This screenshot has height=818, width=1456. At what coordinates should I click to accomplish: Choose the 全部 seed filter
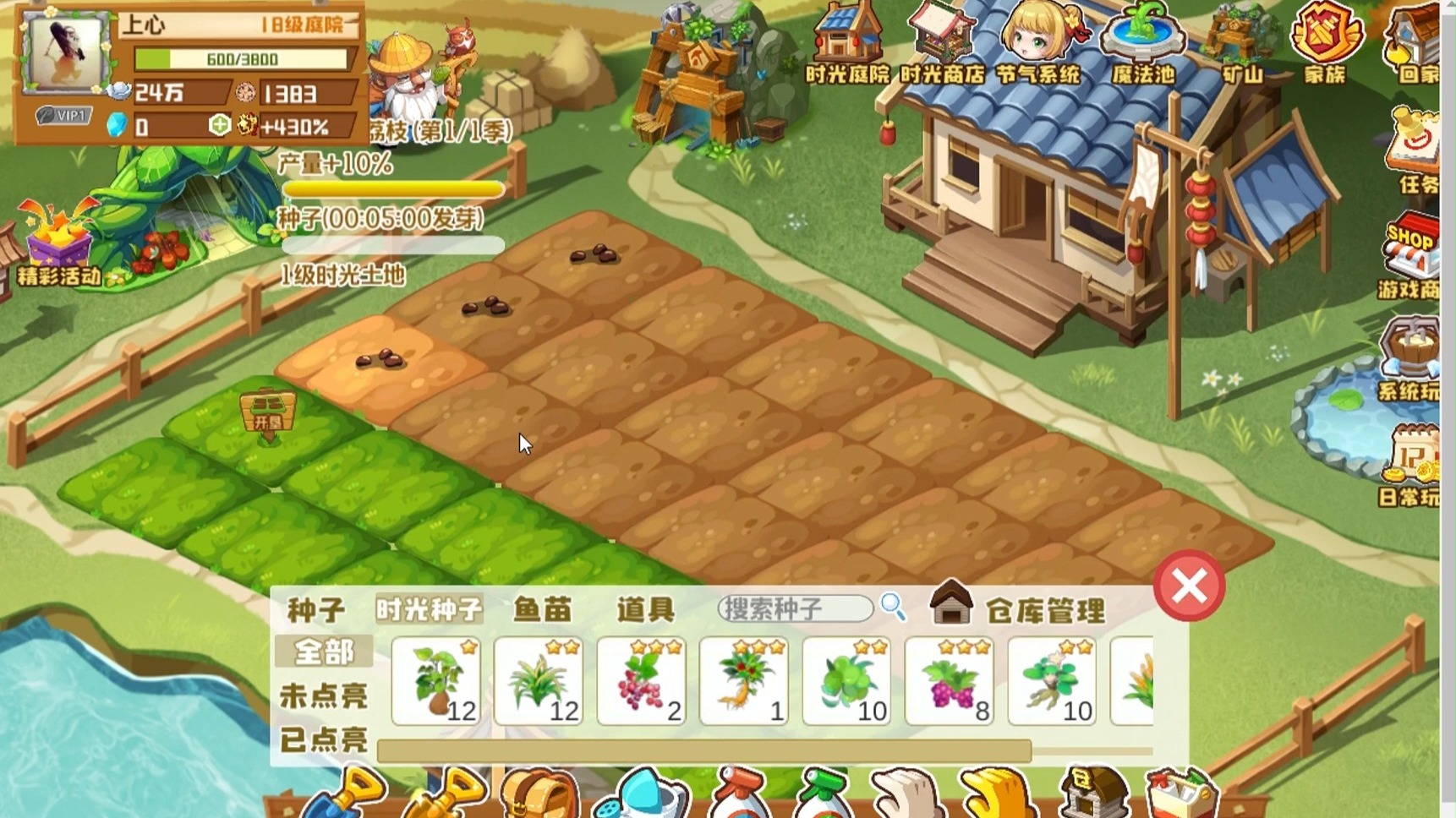pyautogui.click(x=324, y=652)
